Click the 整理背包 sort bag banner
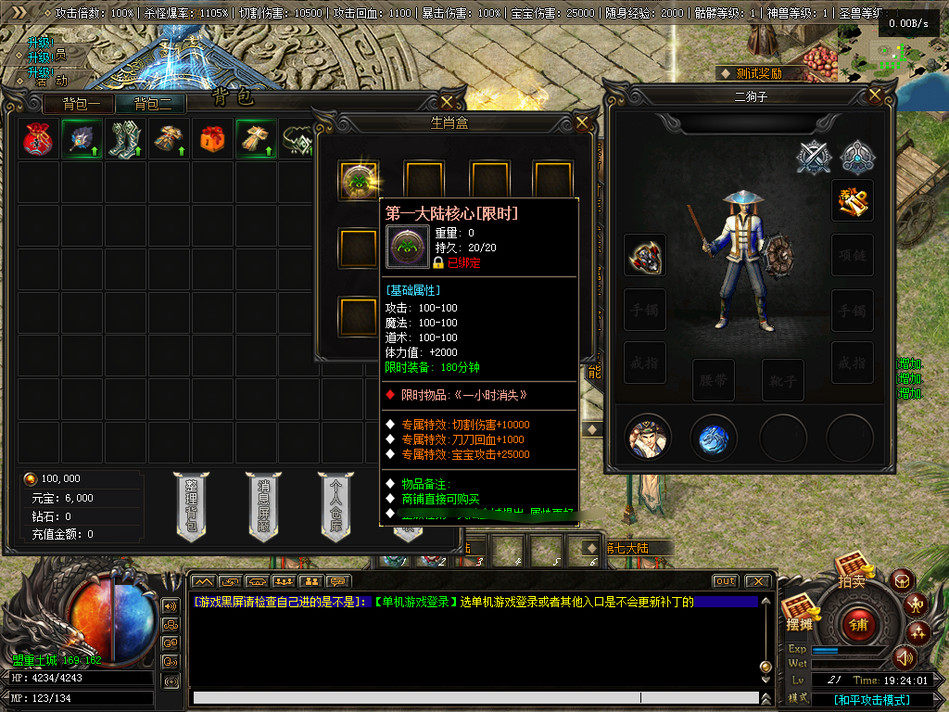This screenshot has height=712, width=949. click(191, 504)
